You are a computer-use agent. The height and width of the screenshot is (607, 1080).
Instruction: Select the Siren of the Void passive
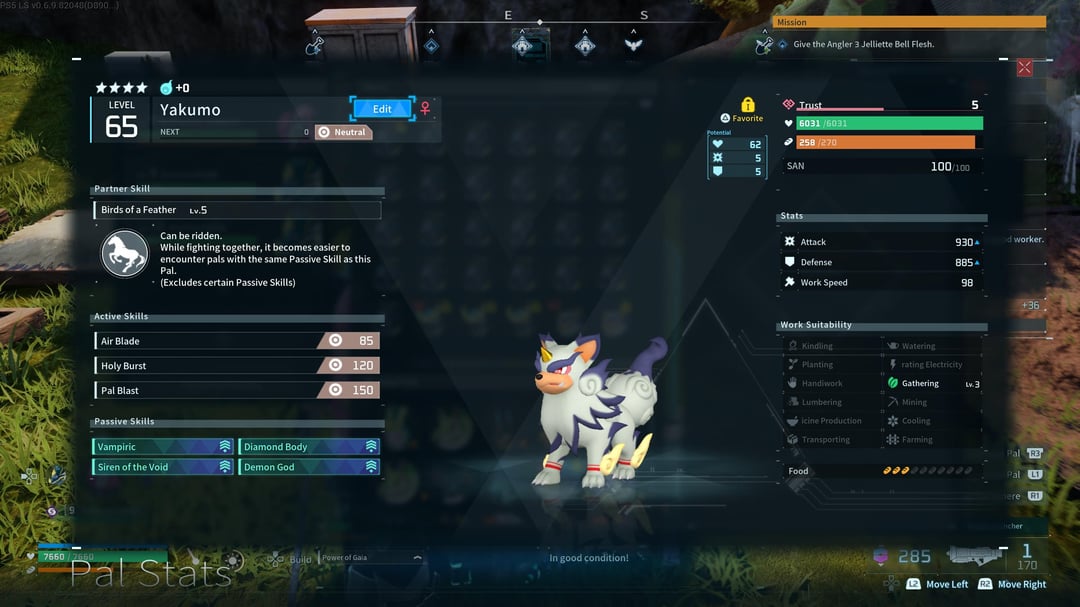[163, 467]
